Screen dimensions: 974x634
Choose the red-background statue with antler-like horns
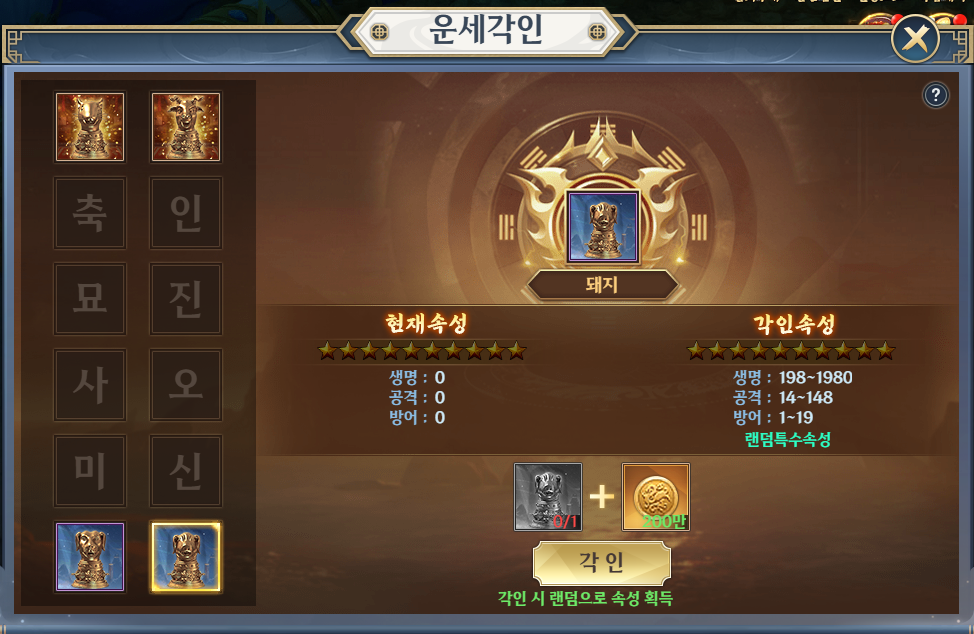pyautogui.click(x=186, y=127)
